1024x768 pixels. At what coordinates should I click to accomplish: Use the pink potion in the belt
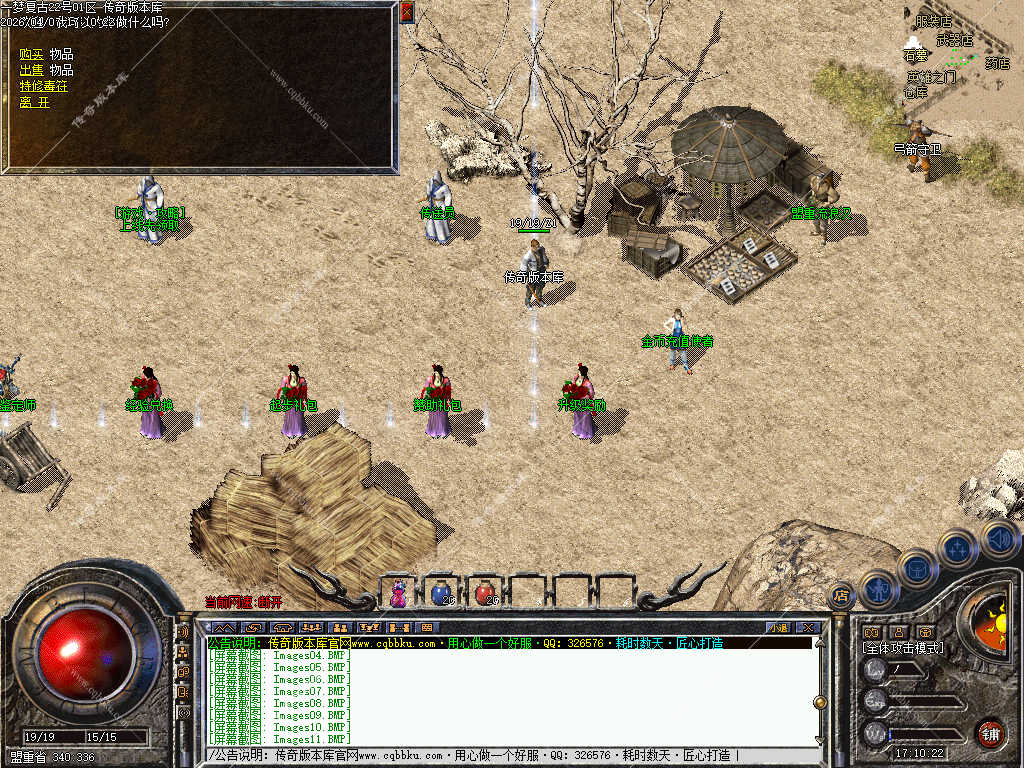pos(398,593)
